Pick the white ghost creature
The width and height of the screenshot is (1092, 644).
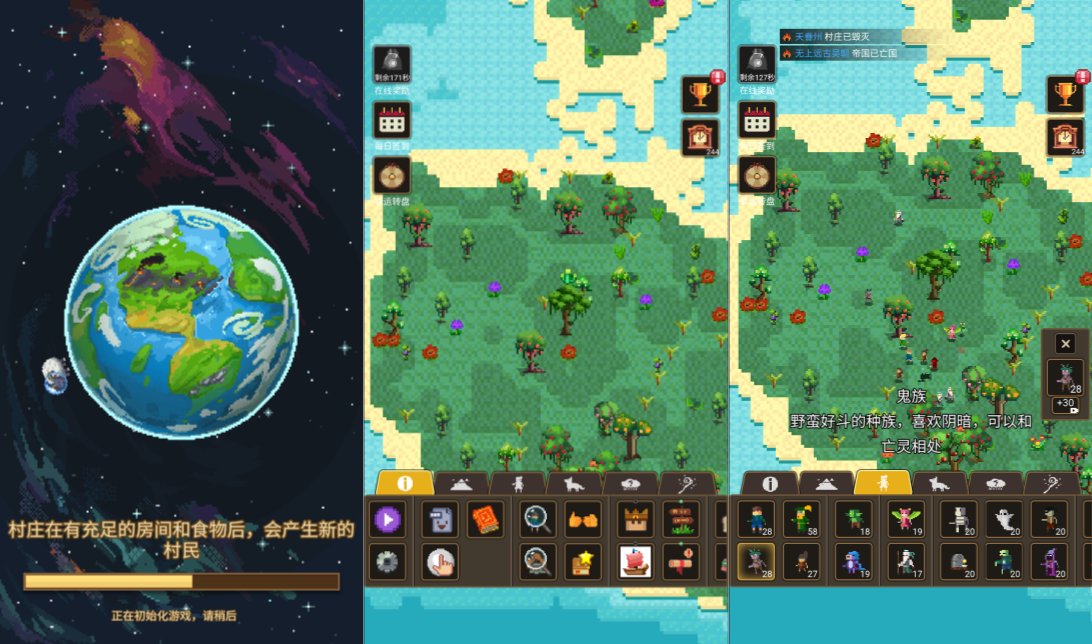pos(1004,519)
